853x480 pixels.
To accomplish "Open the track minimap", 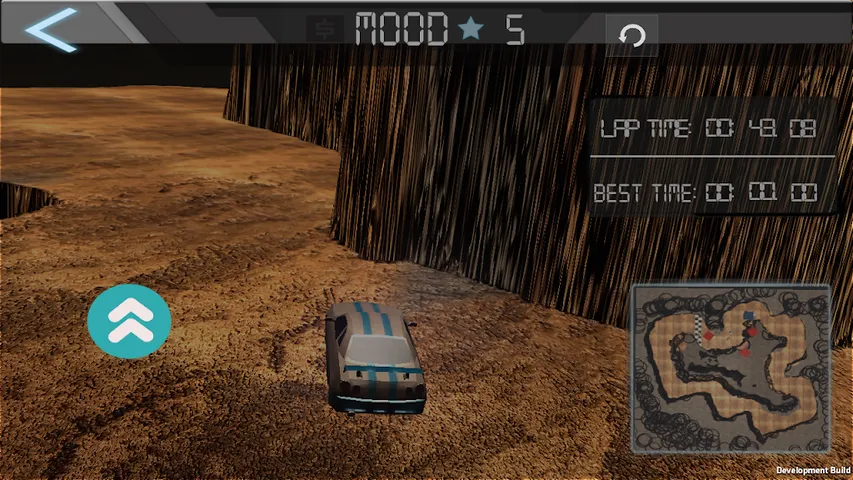I will [x=730, y=367].
